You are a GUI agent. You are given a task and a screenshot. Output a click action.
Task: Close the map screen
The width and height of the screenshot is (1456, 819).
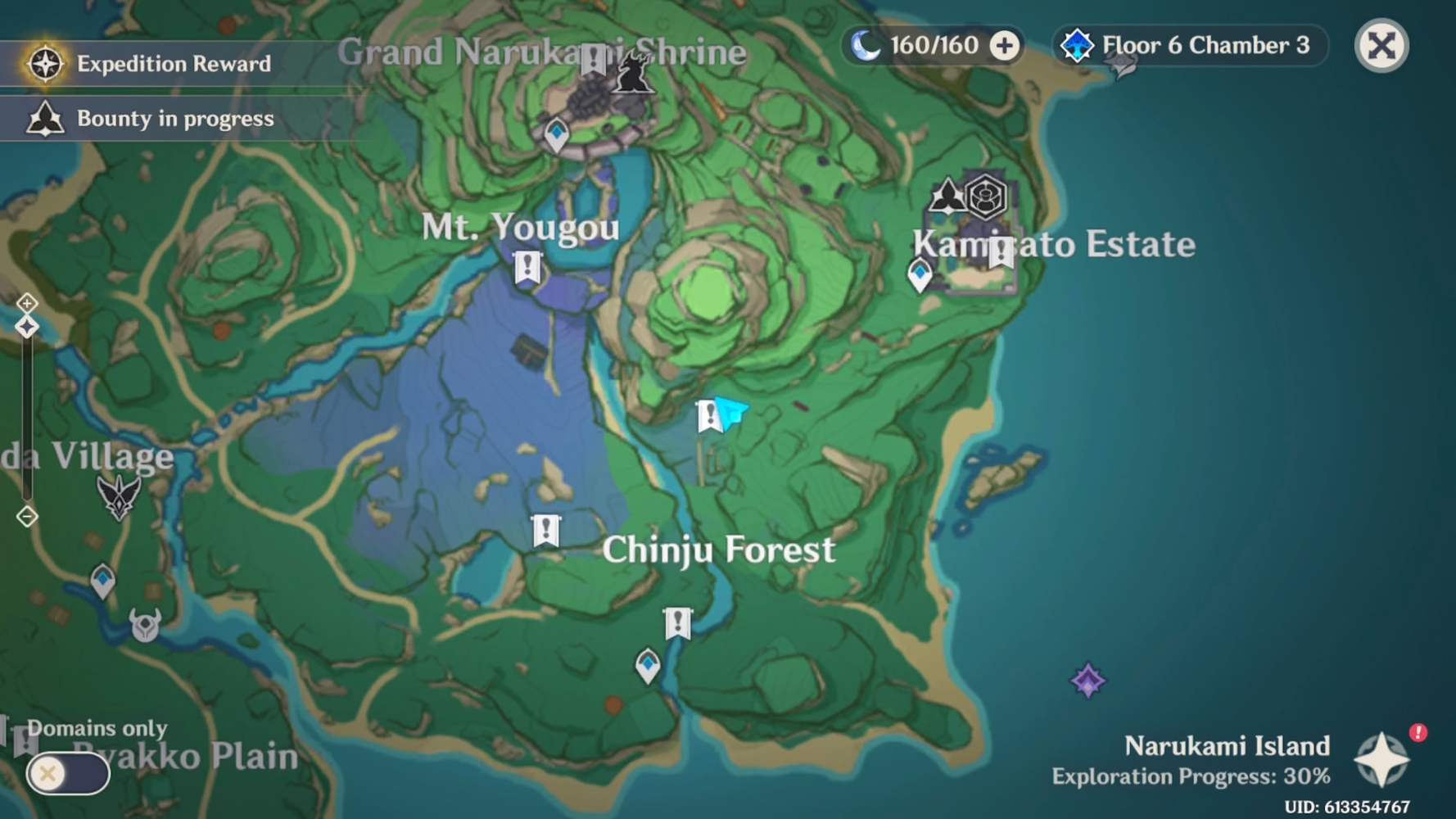pyautogui.click(x=1381, y=47)
